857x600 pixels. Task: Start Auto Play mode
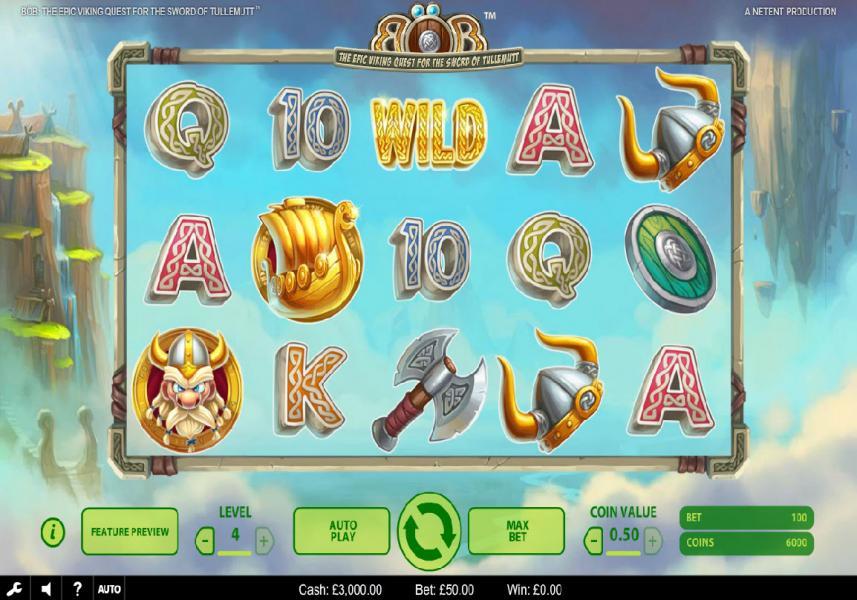tap(342, 531)
